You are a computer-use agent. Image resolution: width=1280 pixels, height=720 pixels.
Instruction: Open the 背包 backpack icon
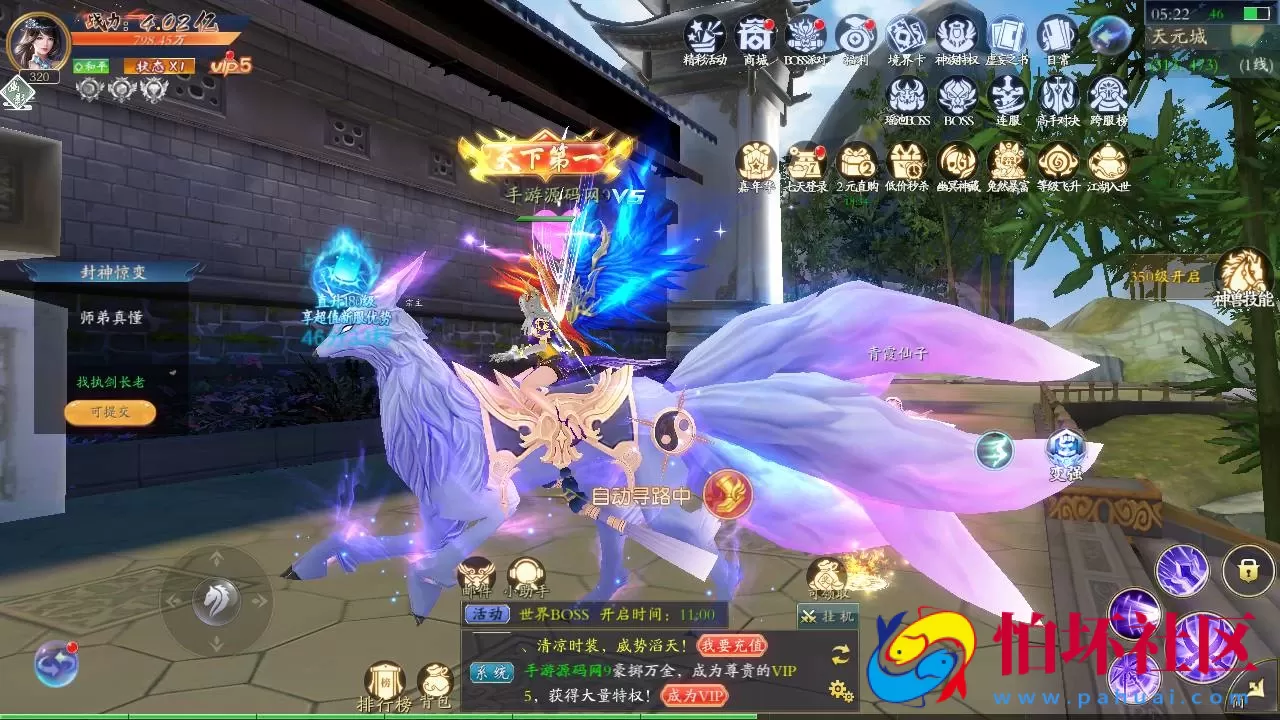[x=434, y=678]
